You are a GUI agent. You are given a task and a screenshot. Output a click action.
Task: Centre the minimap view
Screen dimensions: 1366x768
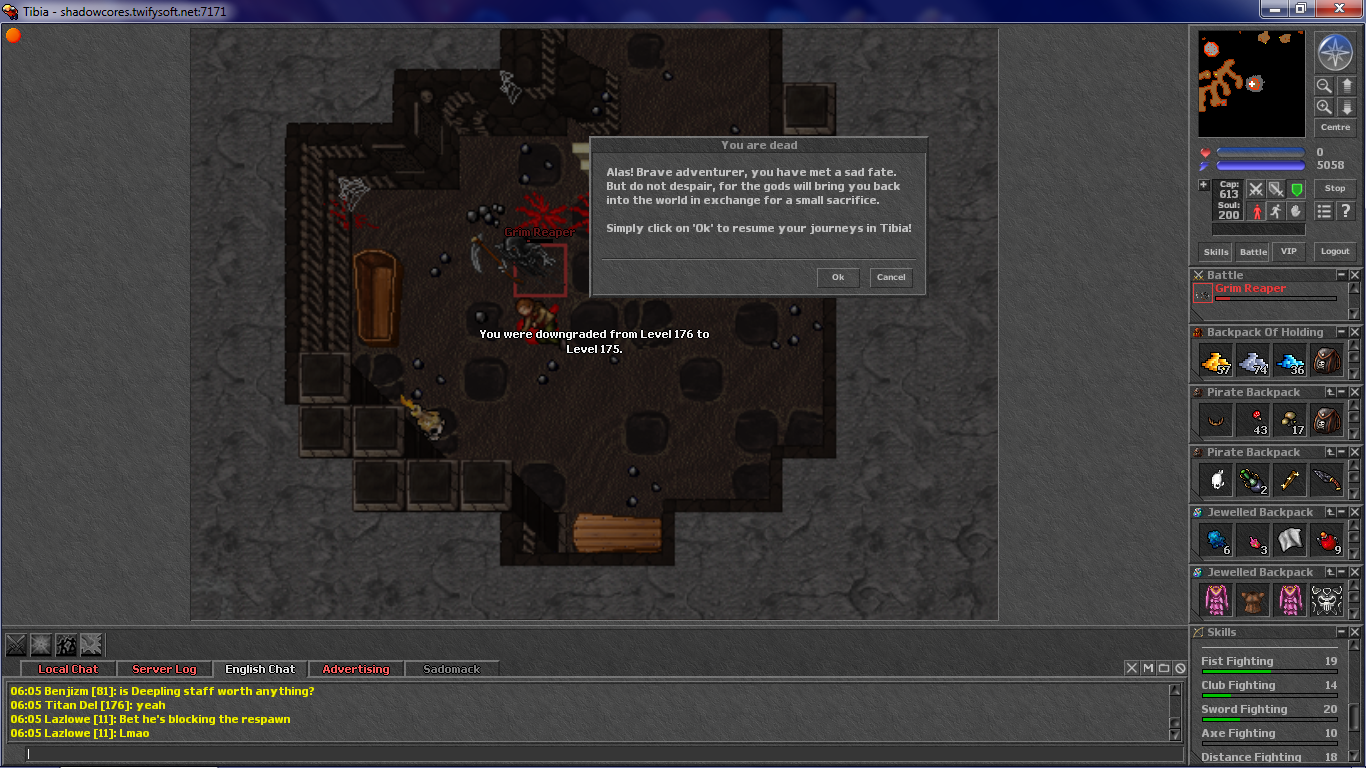click(1335, 127)
